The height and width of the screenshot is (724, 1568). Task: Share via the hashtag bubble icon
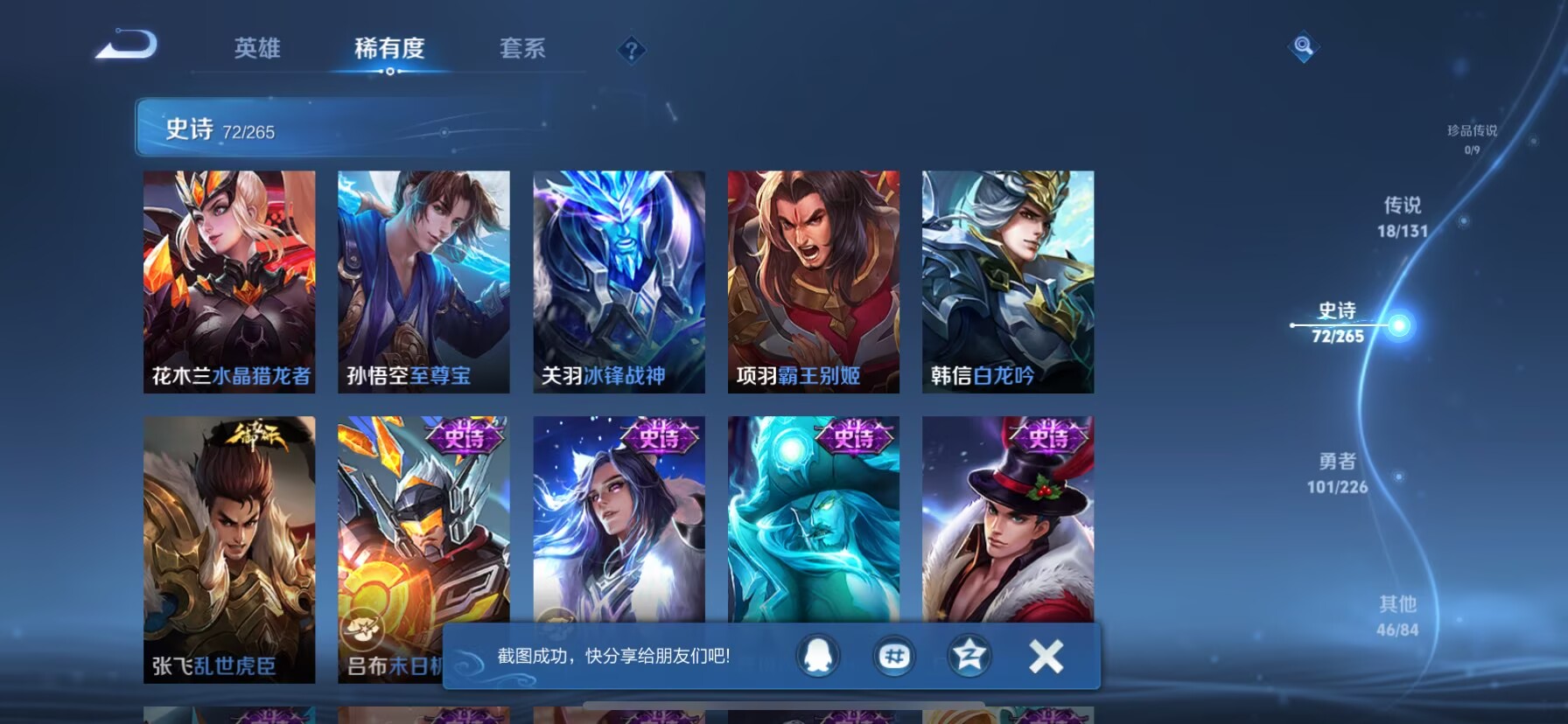pyautogui.click(x=895, y=657)
